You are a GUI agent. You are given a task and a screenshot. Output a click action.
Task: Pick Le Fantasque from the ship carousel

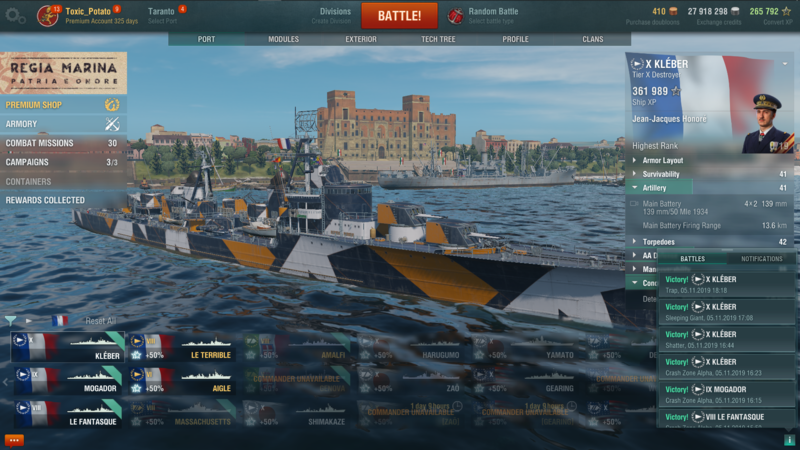coord(66,413)
